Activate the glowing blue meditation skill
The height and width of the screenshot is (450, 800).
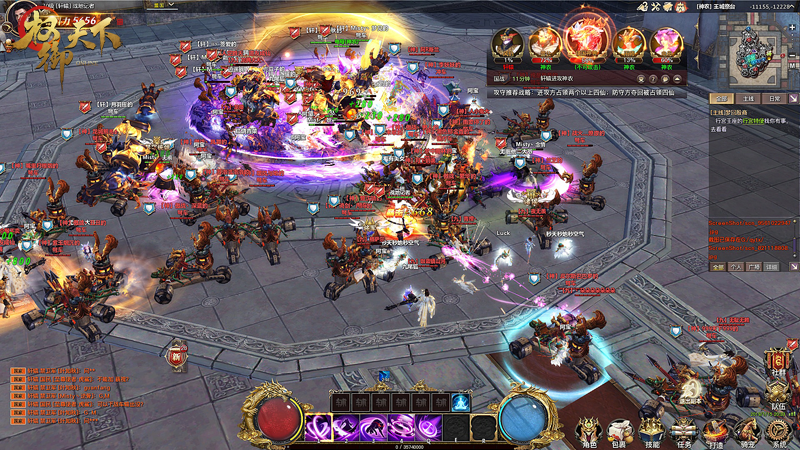pyautogui.click(x=459, y=402)
